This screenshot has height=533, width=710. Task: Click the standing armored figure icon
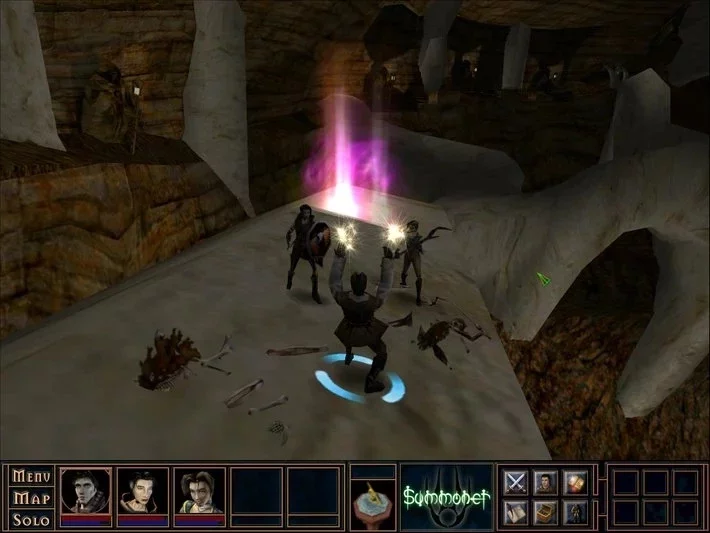pos(574,512)
